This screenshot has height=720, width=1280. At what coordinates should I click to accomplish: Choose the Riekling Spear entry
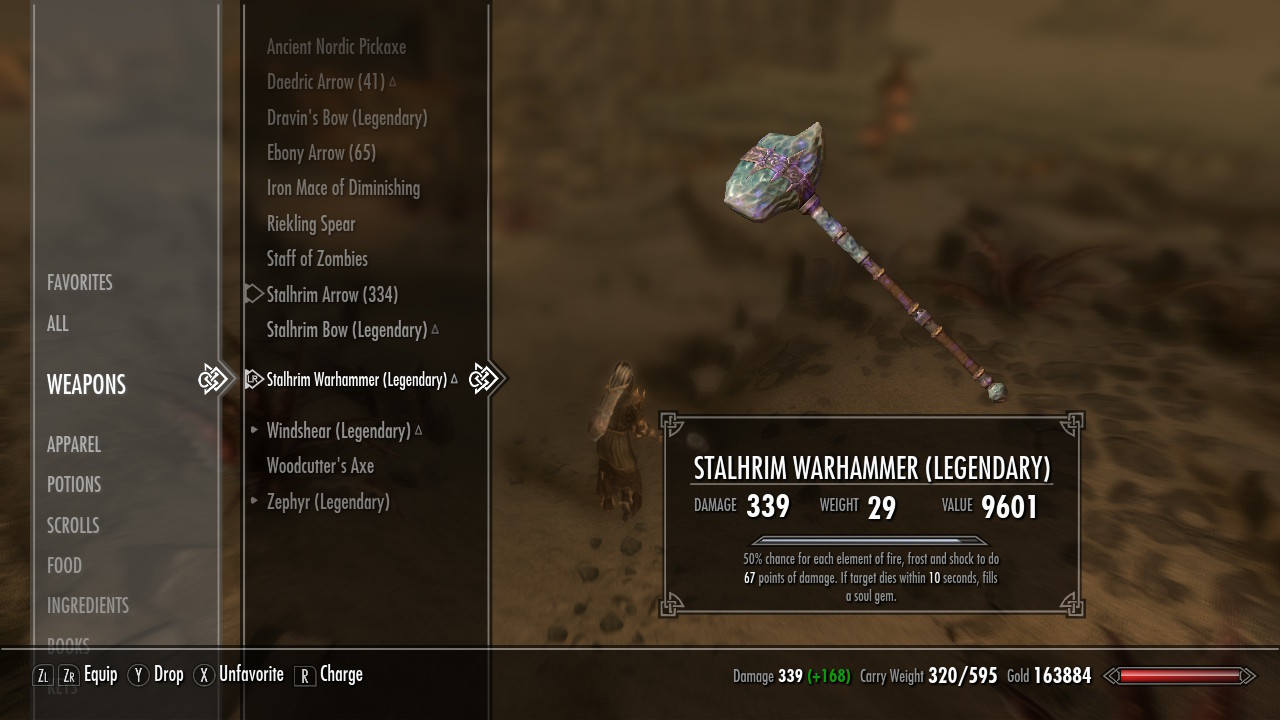(311, 224)
